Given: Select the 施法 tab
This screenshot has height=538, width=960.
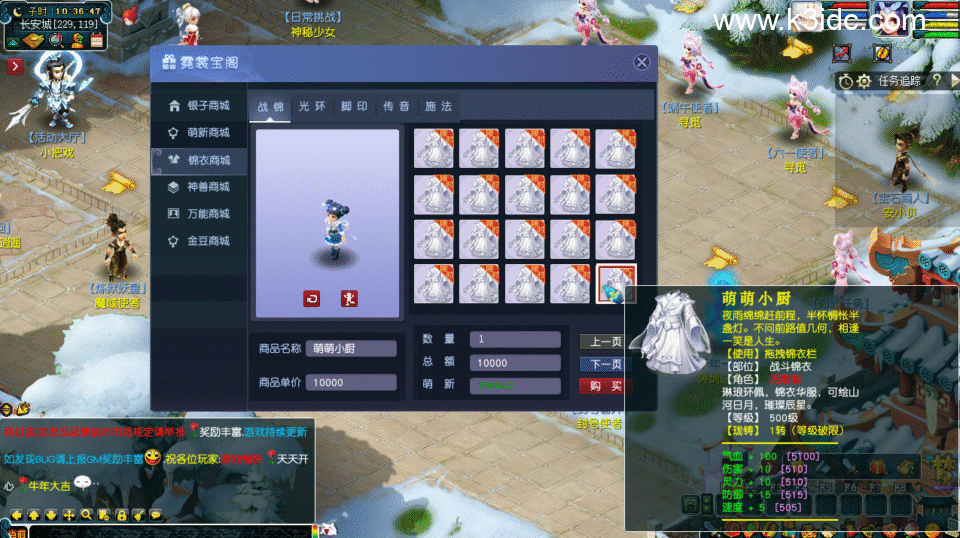Looking at the screenshot, I should pyautogui.click(x=438, y=107).
